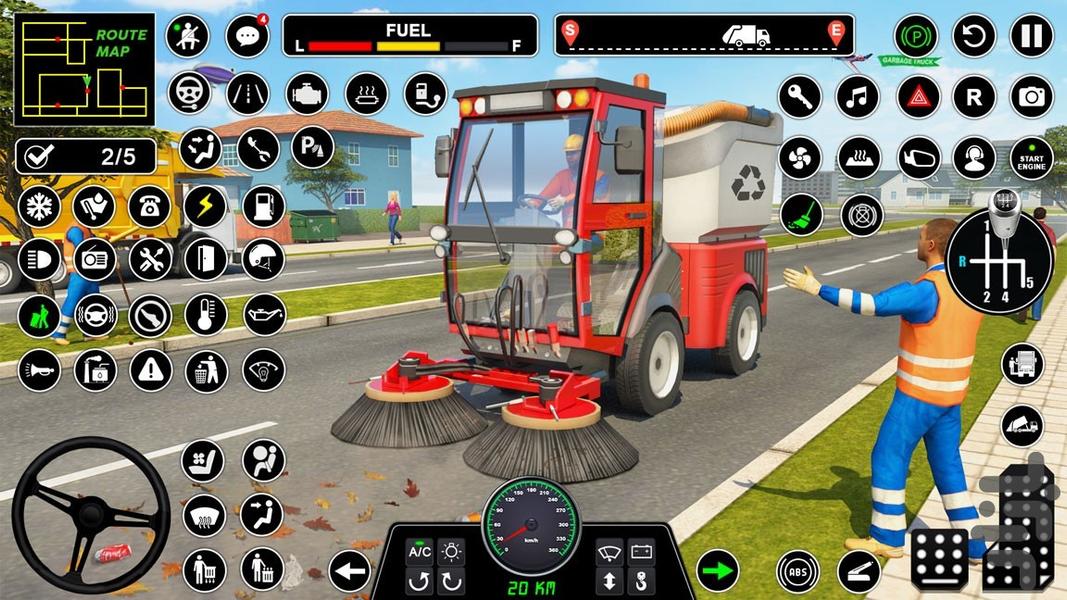Image resolution: width=1067 pixels, height=600 pixels.
Task: Toggle the ABS button
Action: point(798,571)
